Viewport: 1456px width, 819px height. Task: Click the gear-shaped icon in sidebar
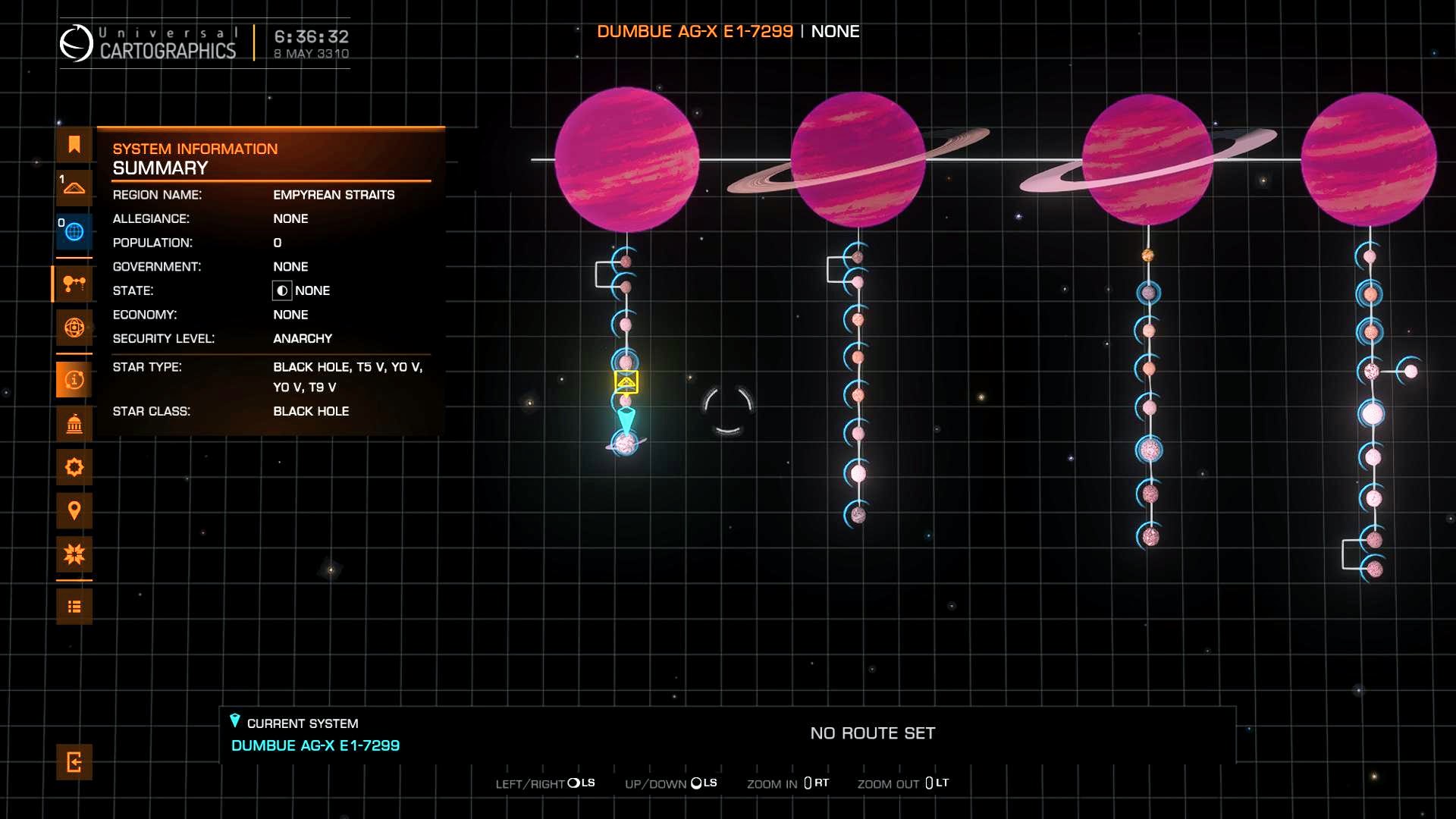(x=74, y=467)
